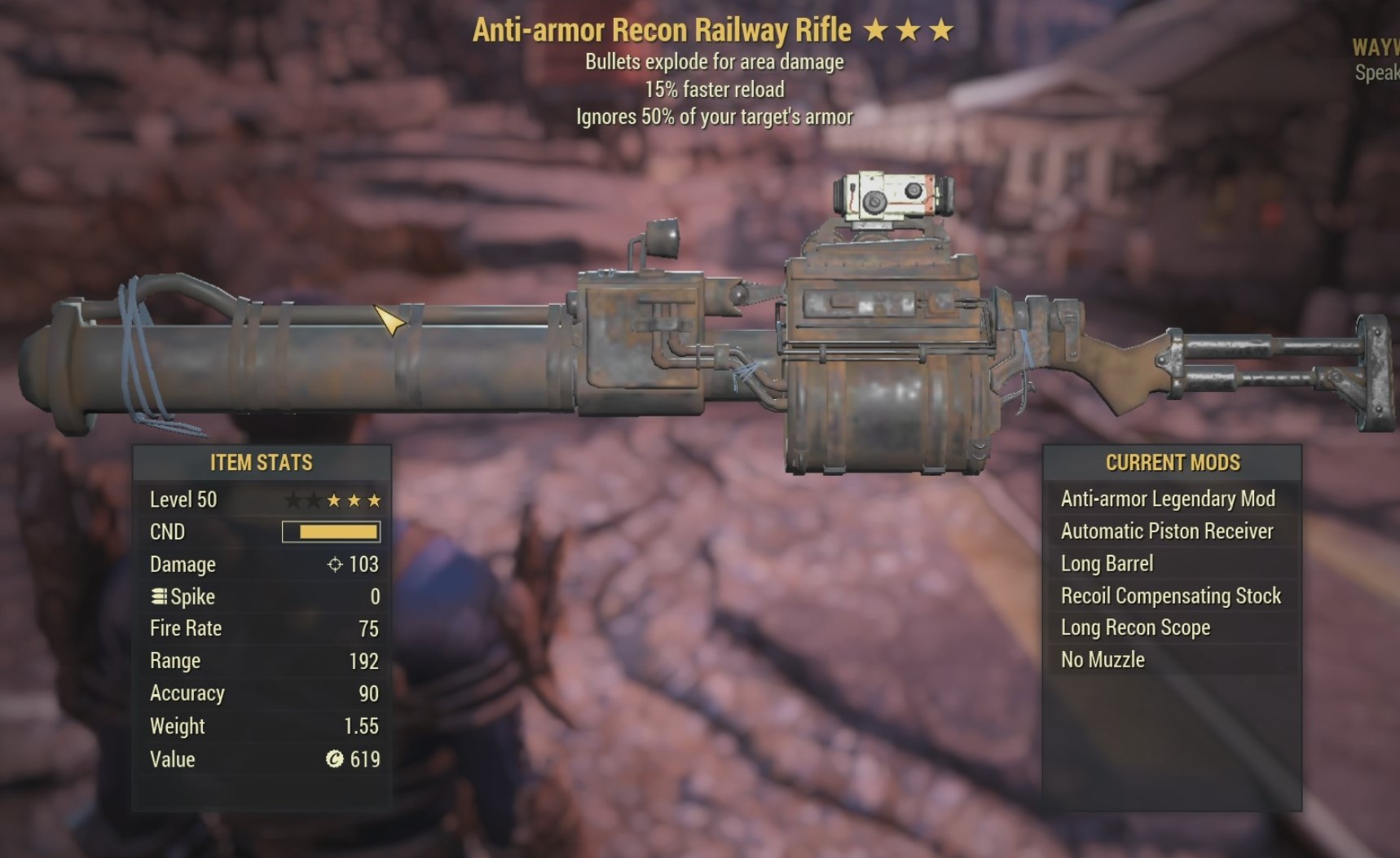The width and height of the screenshot is (1400, 858).
Task: Switch to the CURRENT MODS panel
Action: pos(1173,462)
